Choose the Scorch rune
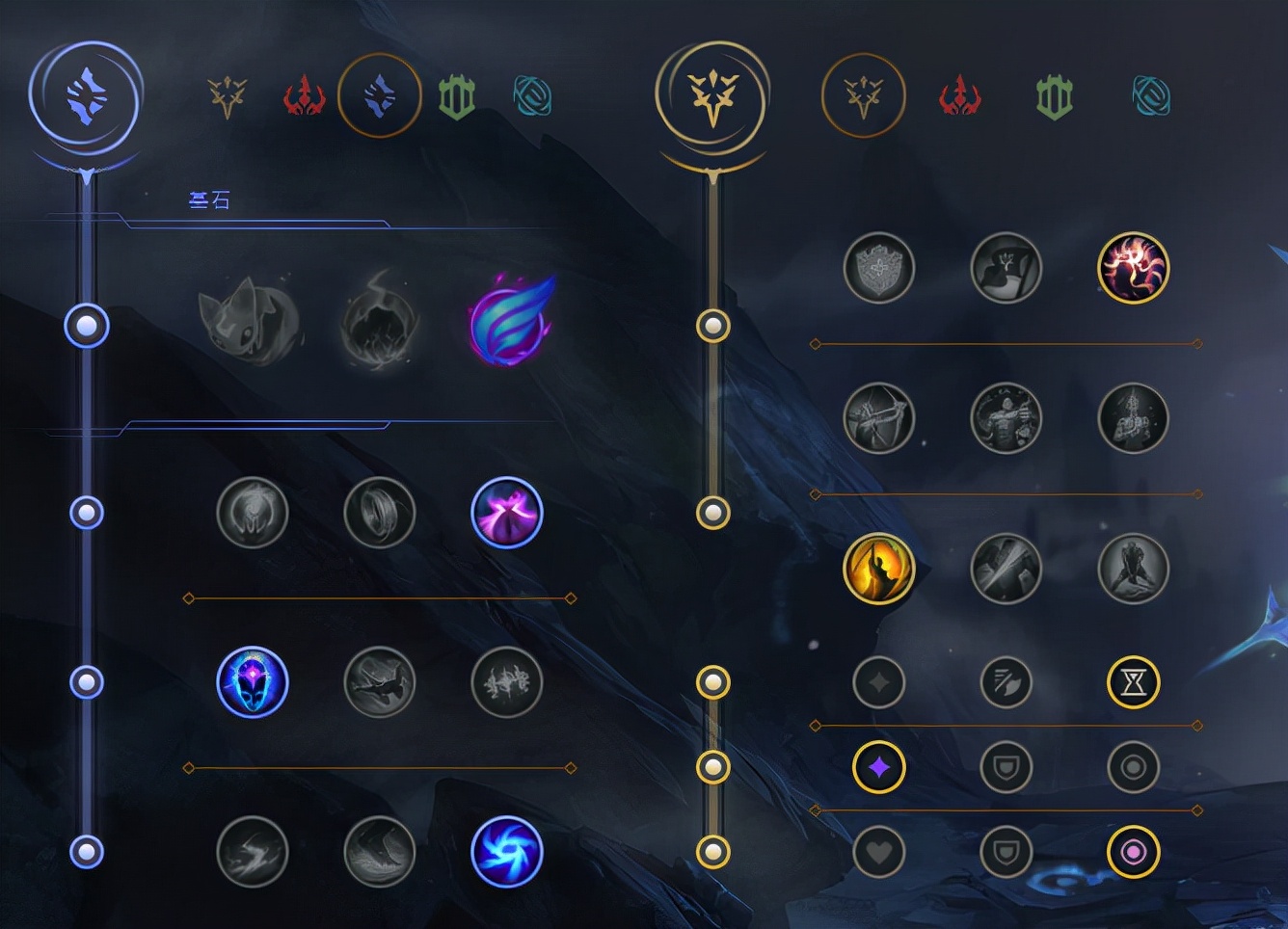 [x=253, y=852]
